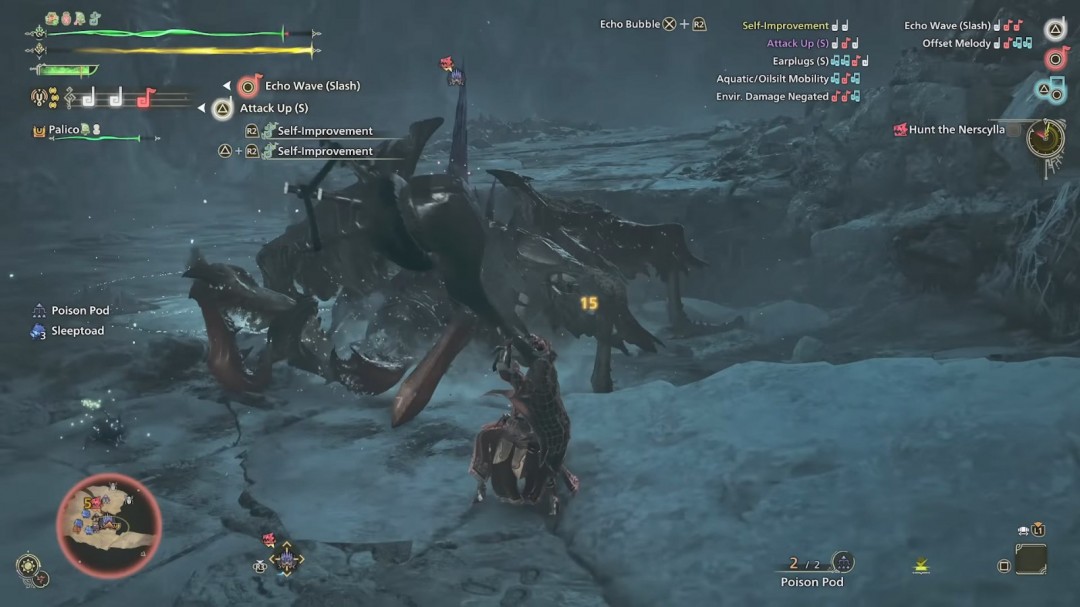Click the Palico status entry
Screen dimensions: 1080x607
[x=64, y=130]
